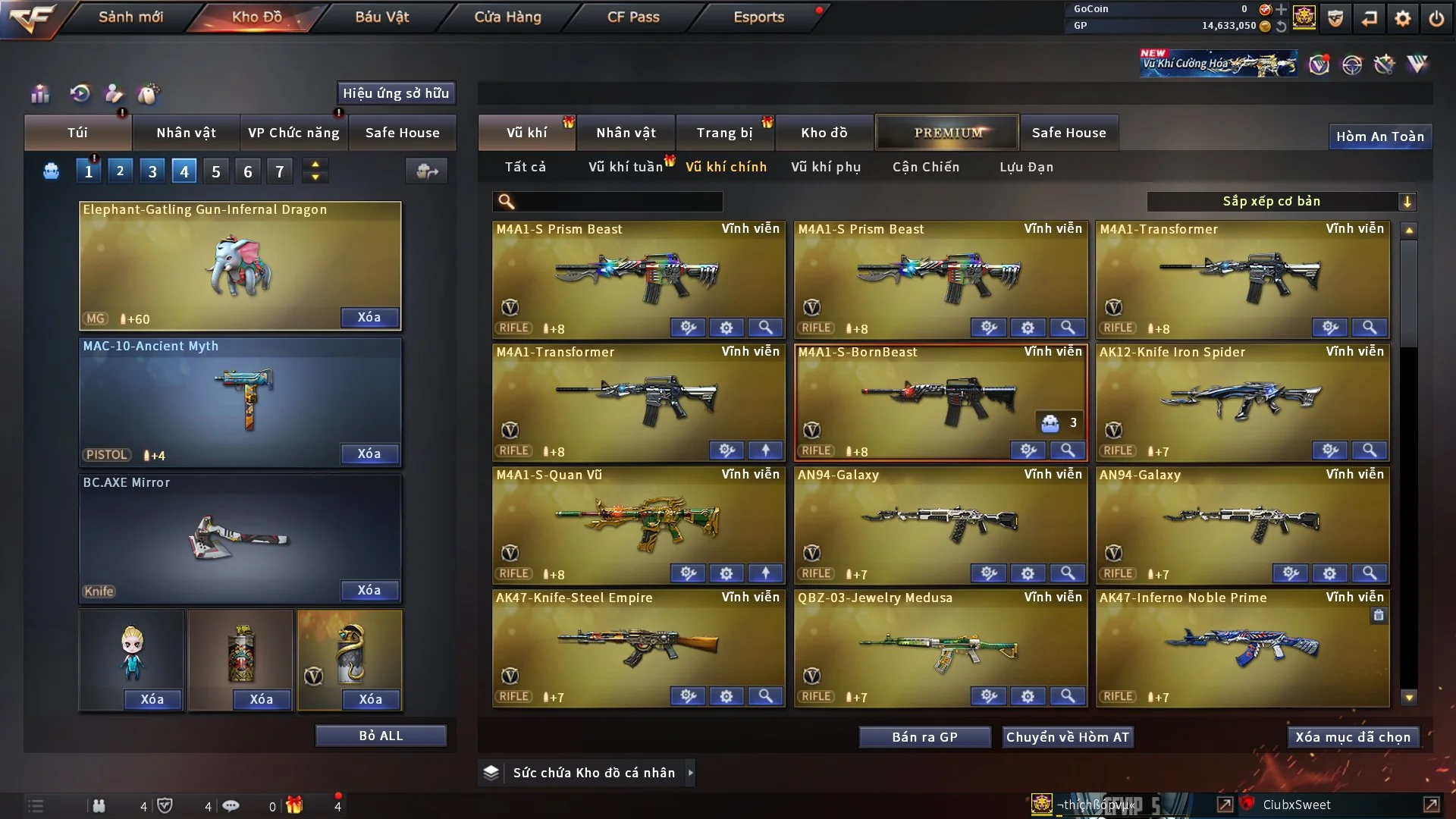Viewport: 1456px width, 819px height.
Task: Click Chuyển về Hòm AT button
Action: [1068, 737]
